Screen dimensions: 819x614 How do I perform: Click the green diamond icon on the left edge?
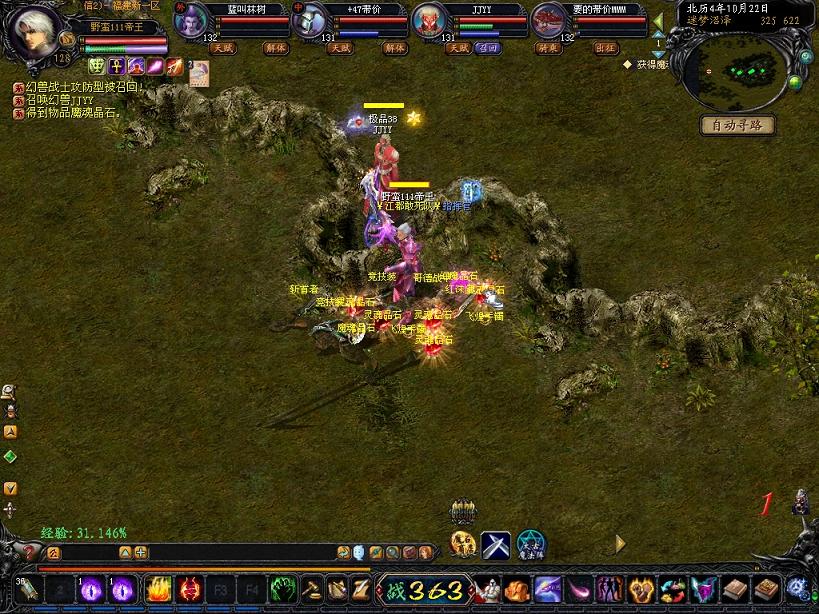(10, 457)
